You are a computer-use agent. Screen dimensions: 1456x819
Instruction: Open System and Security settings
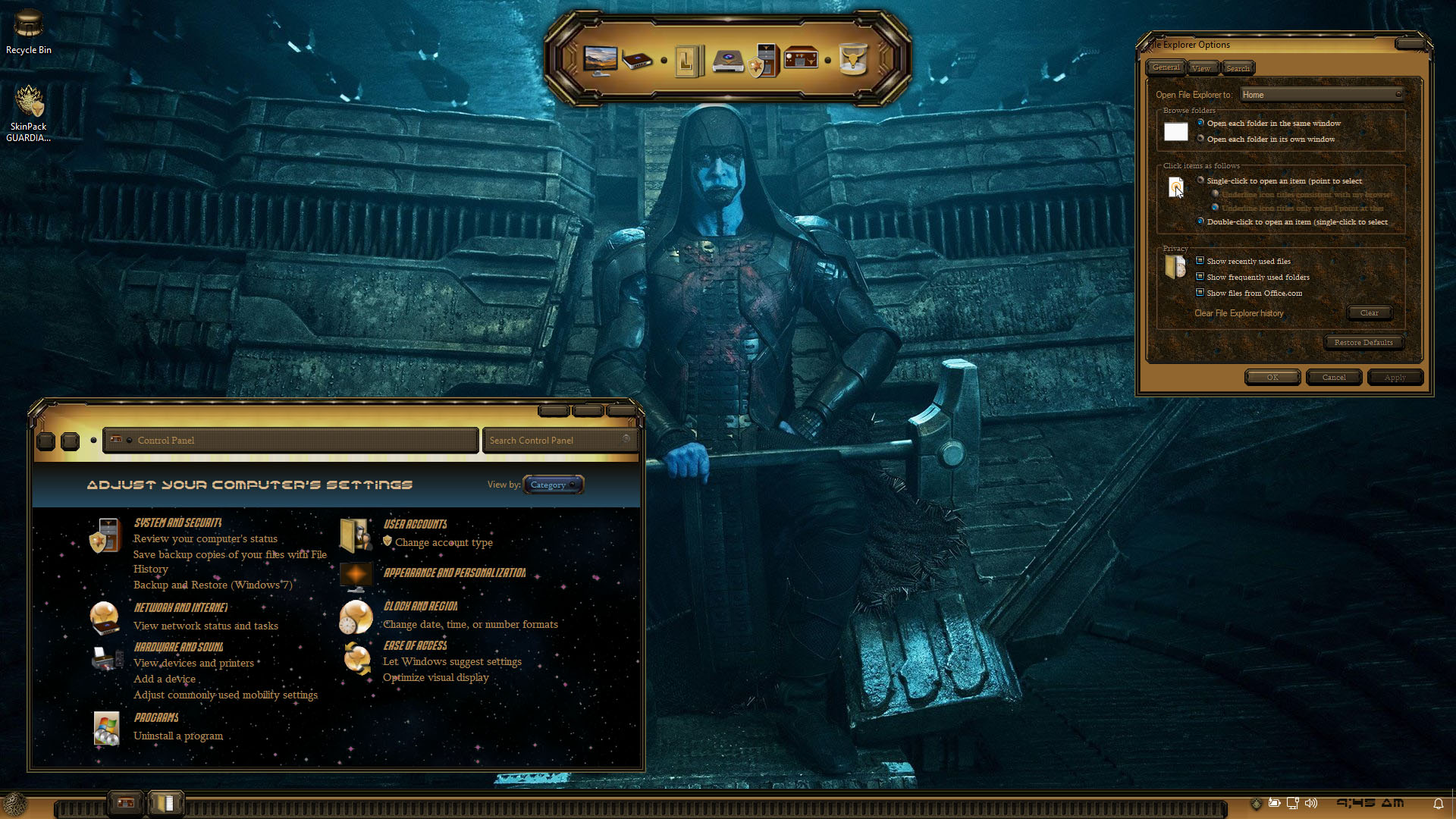click(x=177, y=522)
